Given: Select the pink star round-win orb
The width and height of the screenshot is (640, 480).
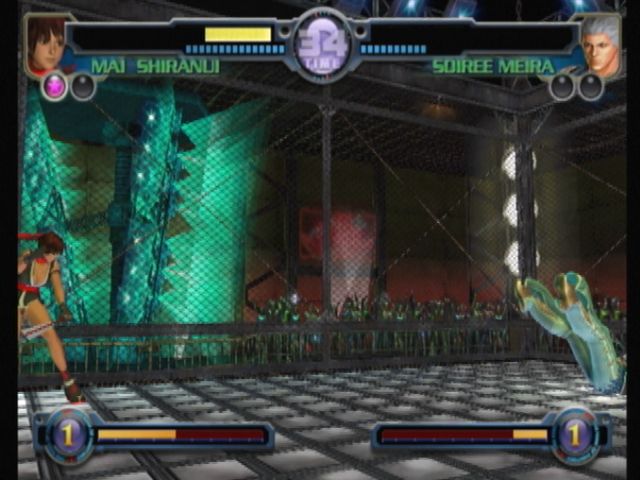Looking at the screenshot, I should click(x=55, y=87).
